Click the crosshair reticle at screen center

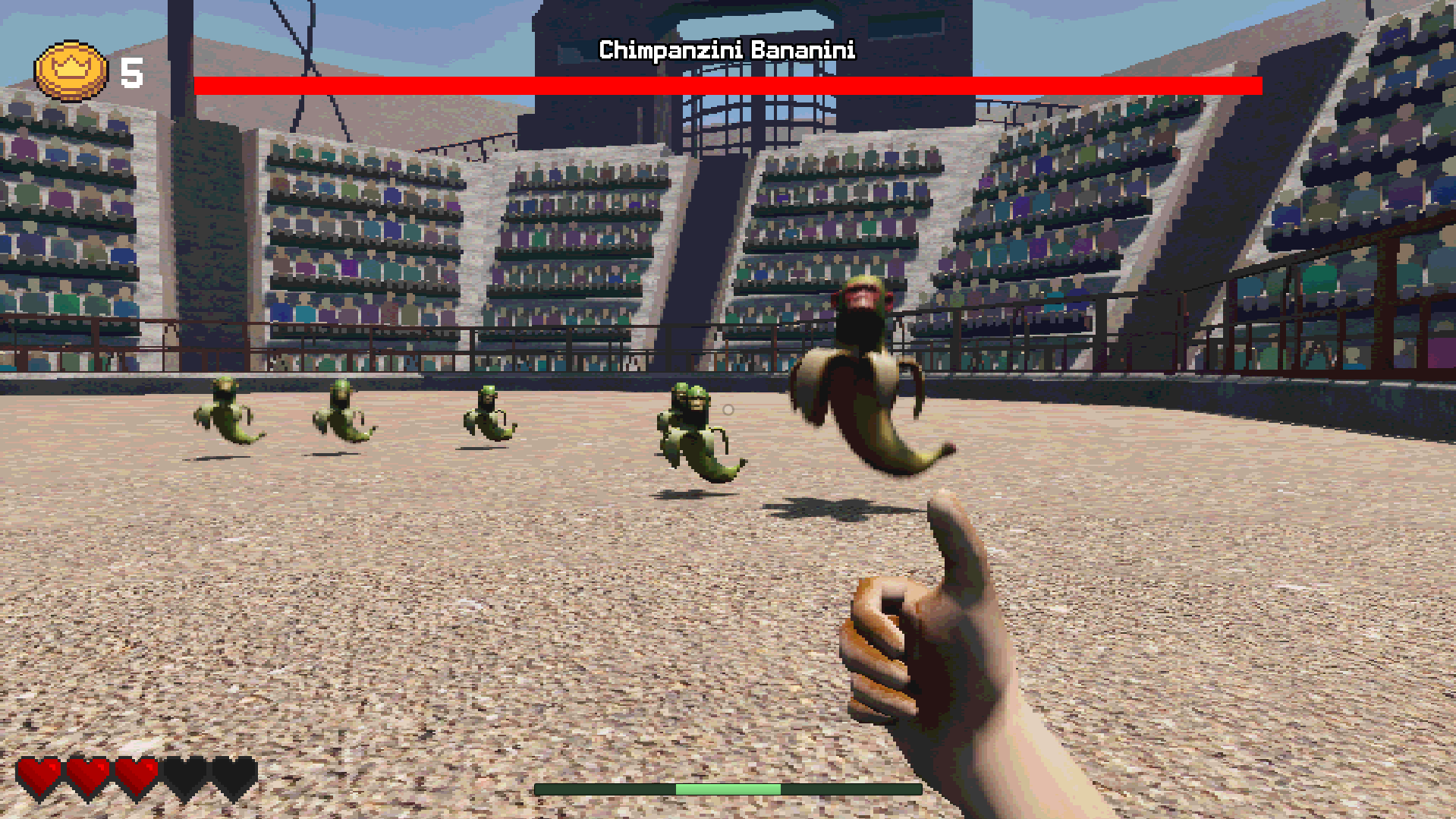point(728,409)
